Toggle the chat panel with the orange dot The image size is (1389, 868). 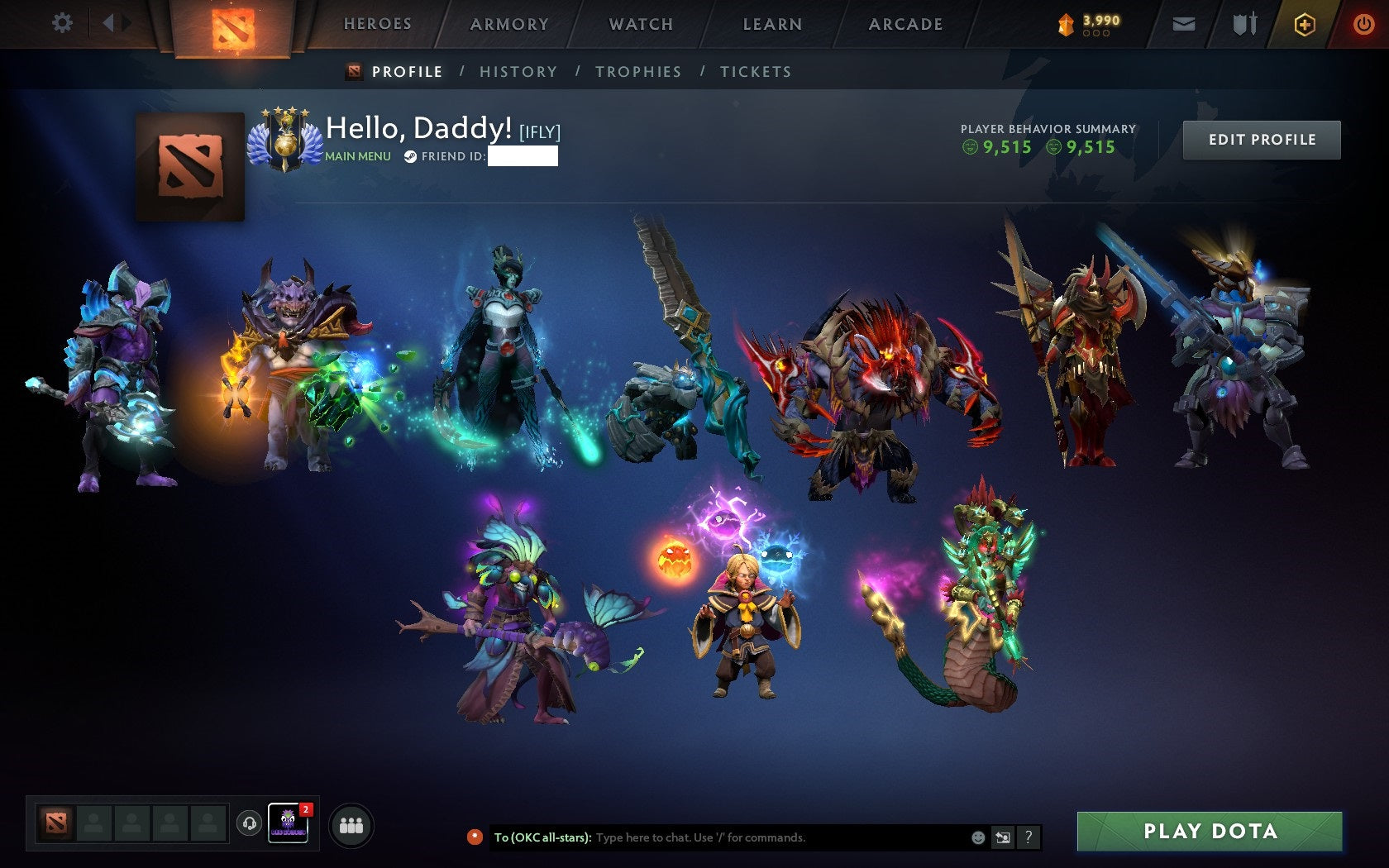(x=474, y=837)
